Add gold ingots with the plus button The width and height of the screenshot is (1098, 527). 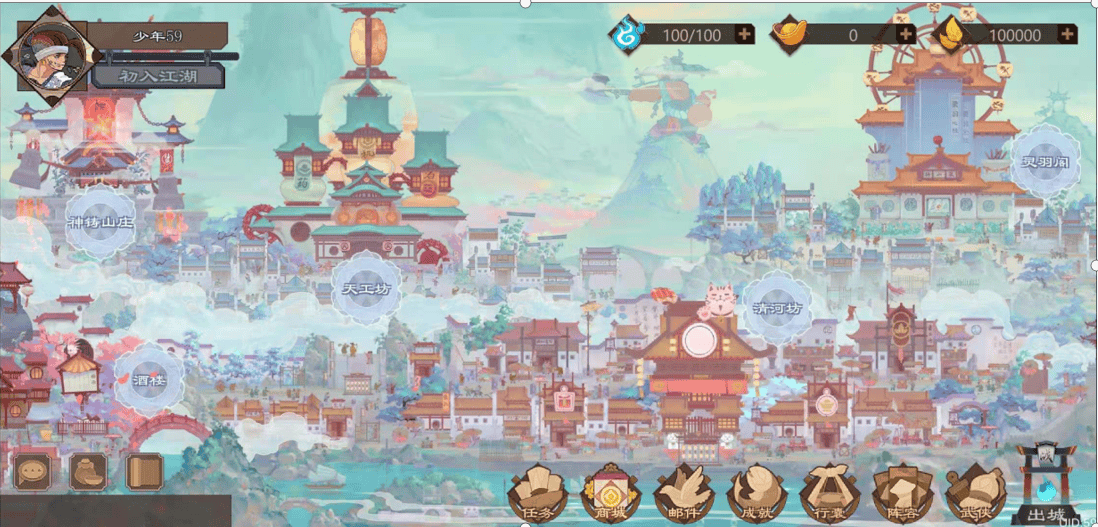(x=905, y=34)
